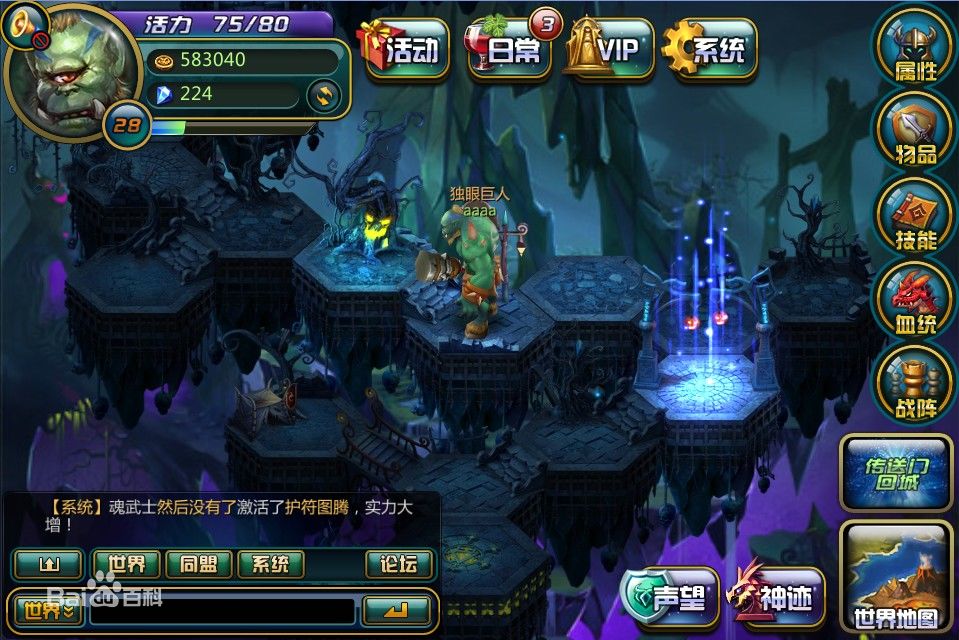Open the 属性 attributes screen

[914, 47]
